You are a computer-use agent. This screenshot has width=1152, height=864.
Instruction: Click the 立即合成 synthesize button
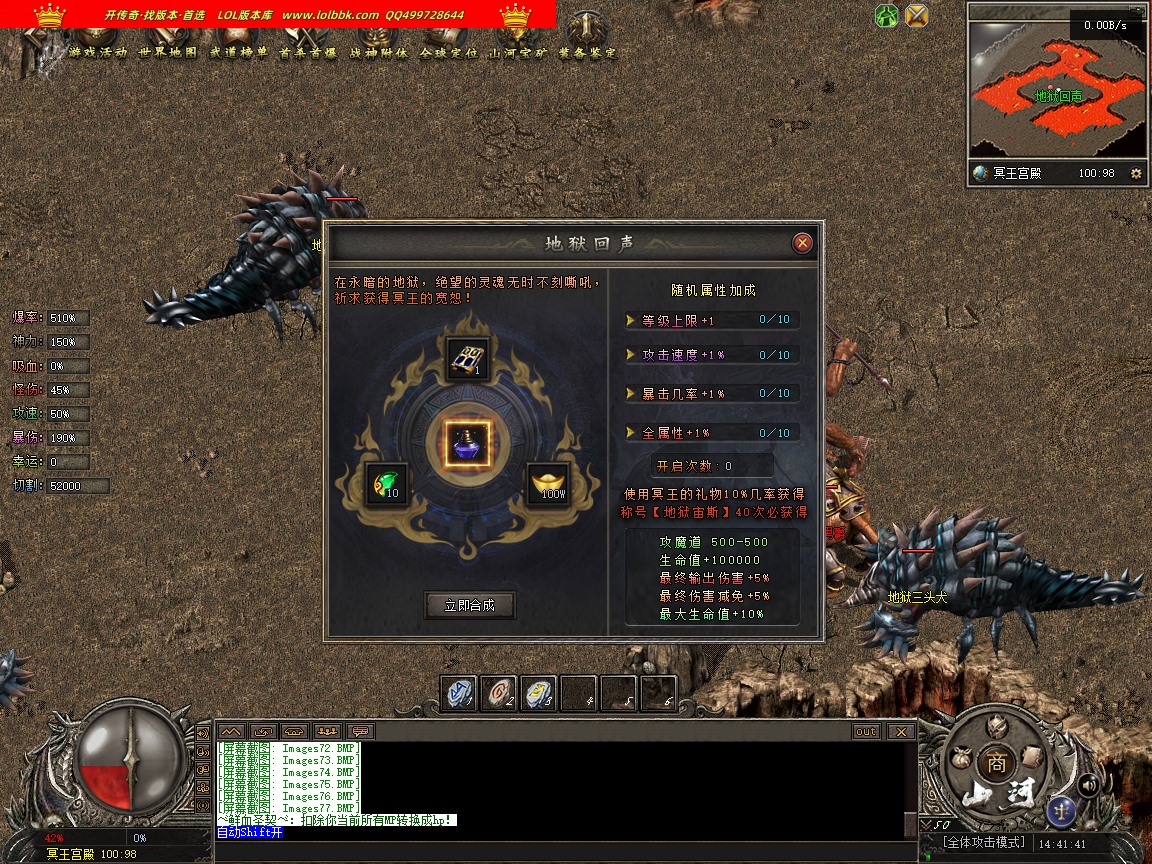(470, 605)
